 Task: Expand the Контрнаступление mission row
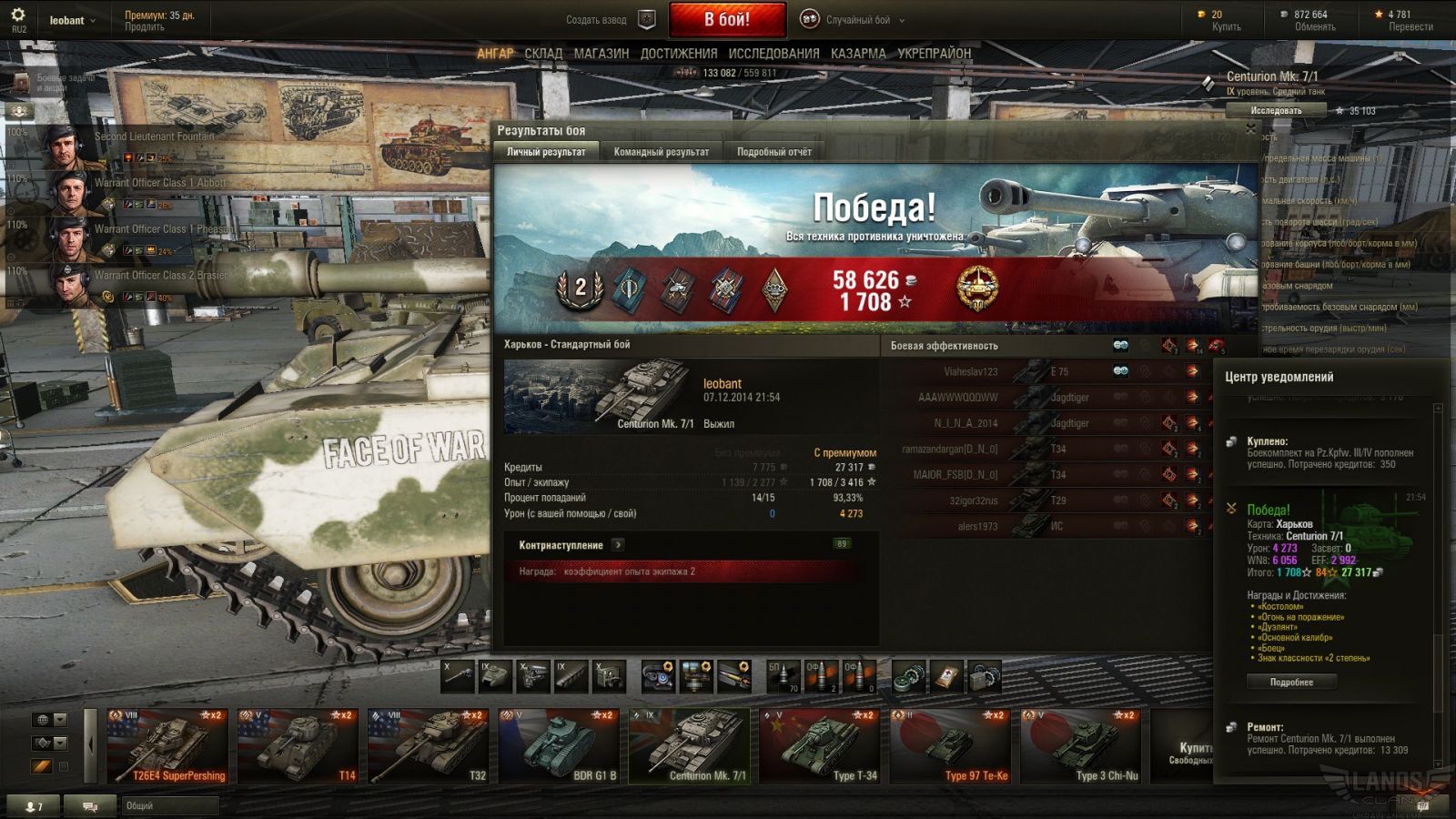point(618,545)
